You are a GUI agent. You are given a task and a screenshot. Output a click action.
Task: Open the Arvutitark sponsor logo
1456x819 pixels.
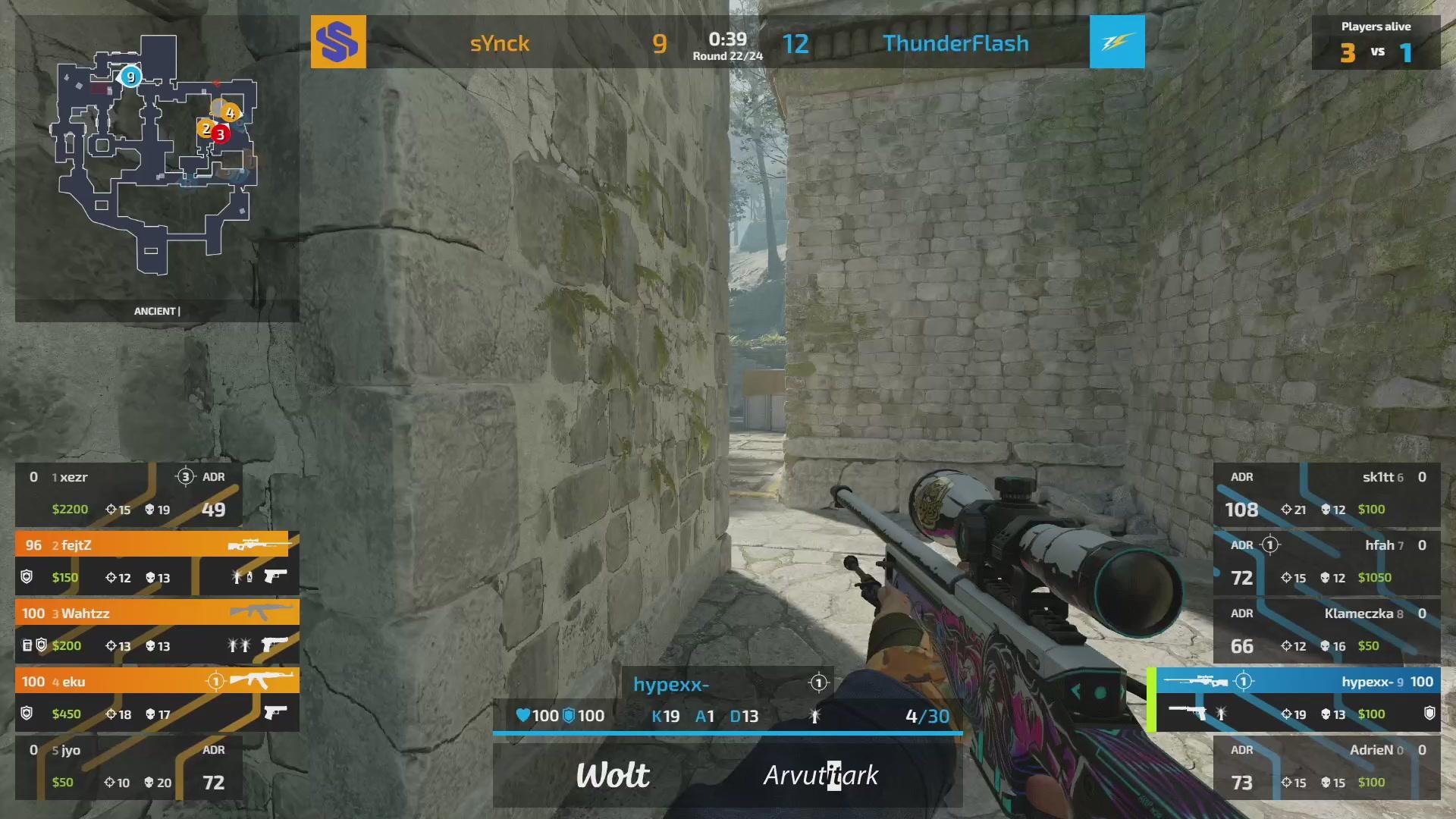pos(821,775)
